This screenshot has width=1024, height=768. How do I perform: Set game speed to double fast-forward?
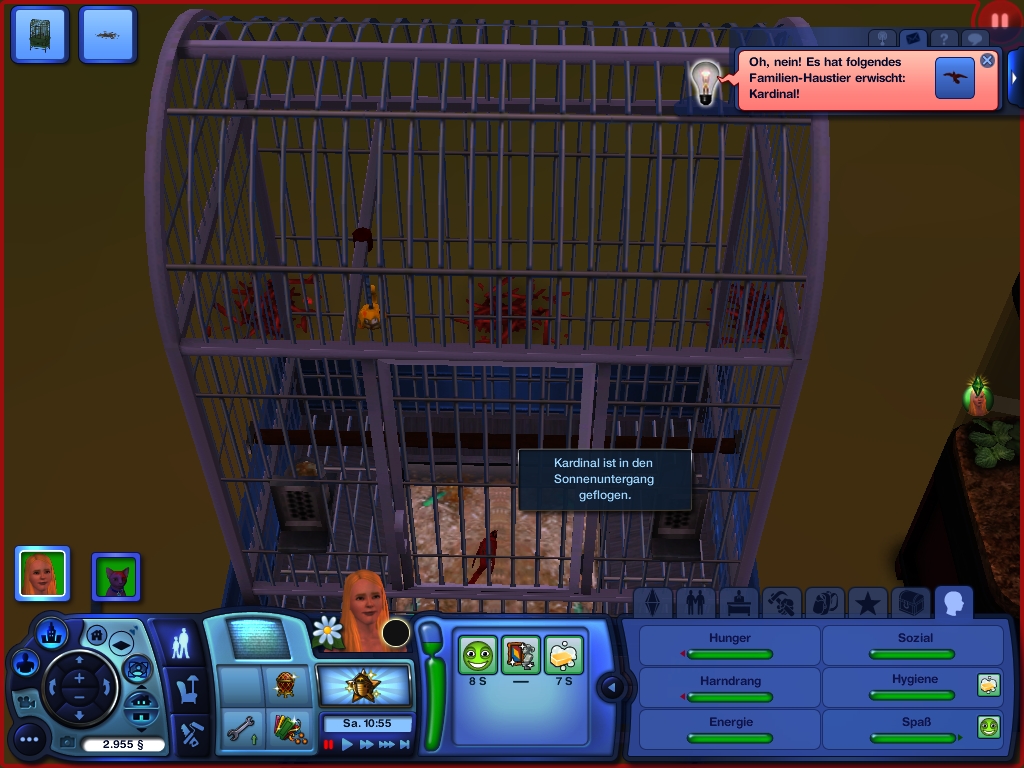click(367, 744)
